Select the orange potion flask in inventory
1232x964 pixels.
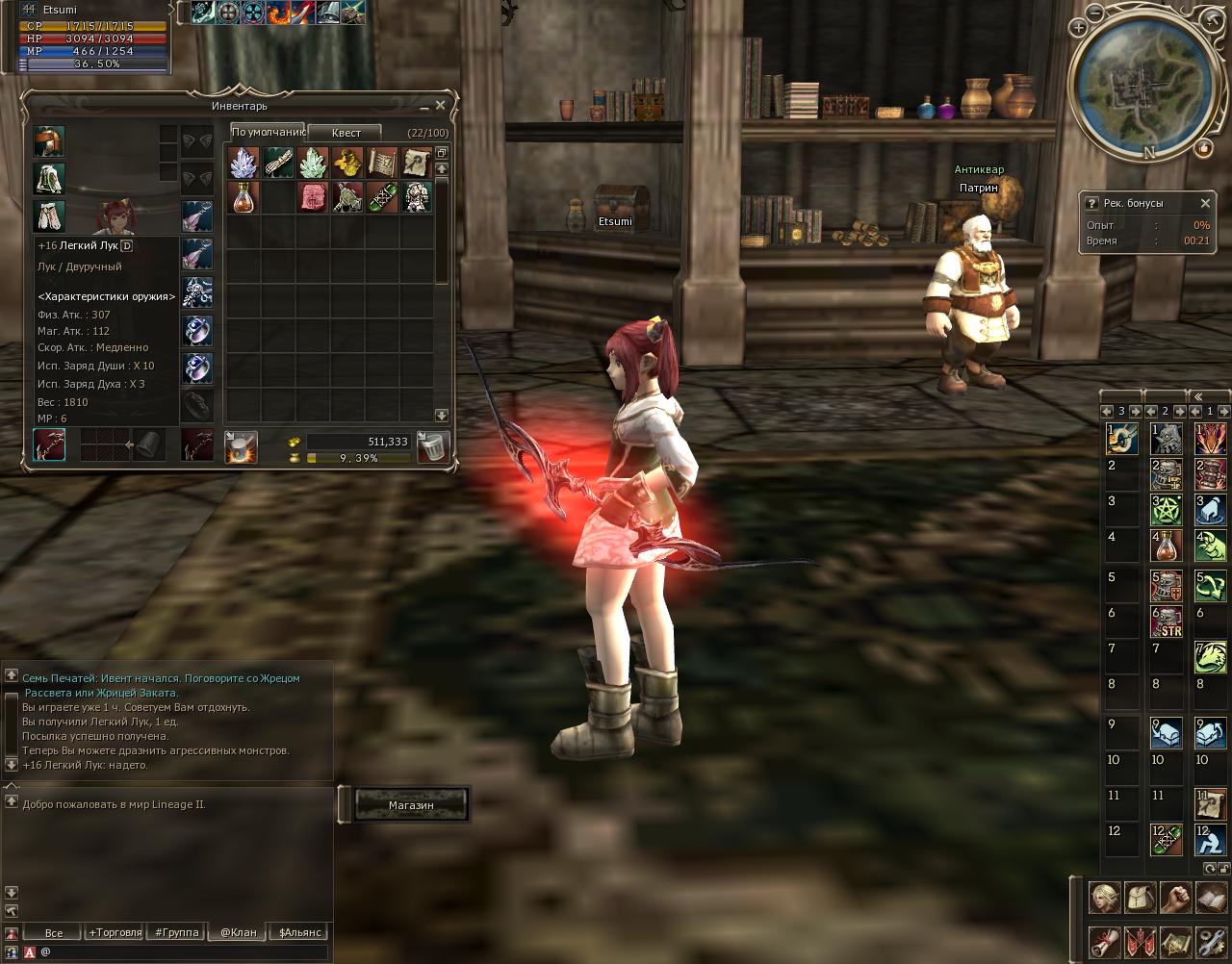point(244,197)
